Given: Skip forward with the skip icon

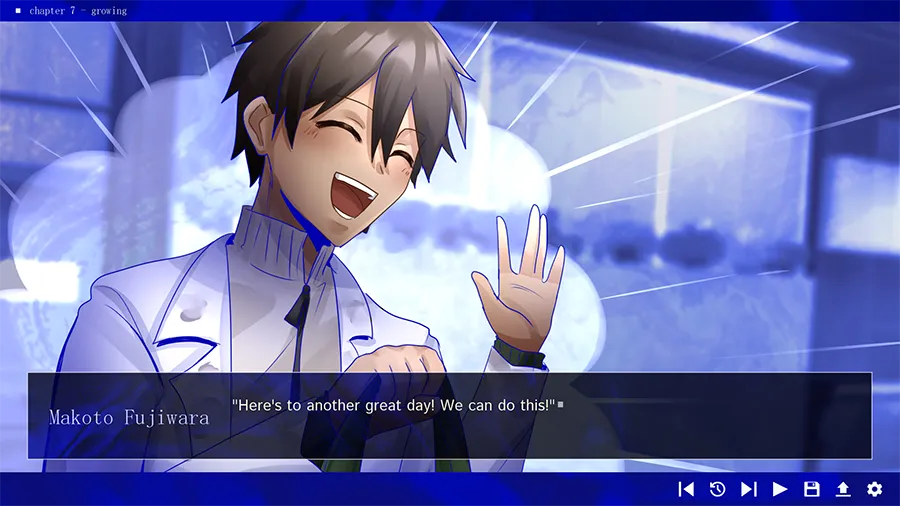Looking at the screenshot, I should (748, 489).
